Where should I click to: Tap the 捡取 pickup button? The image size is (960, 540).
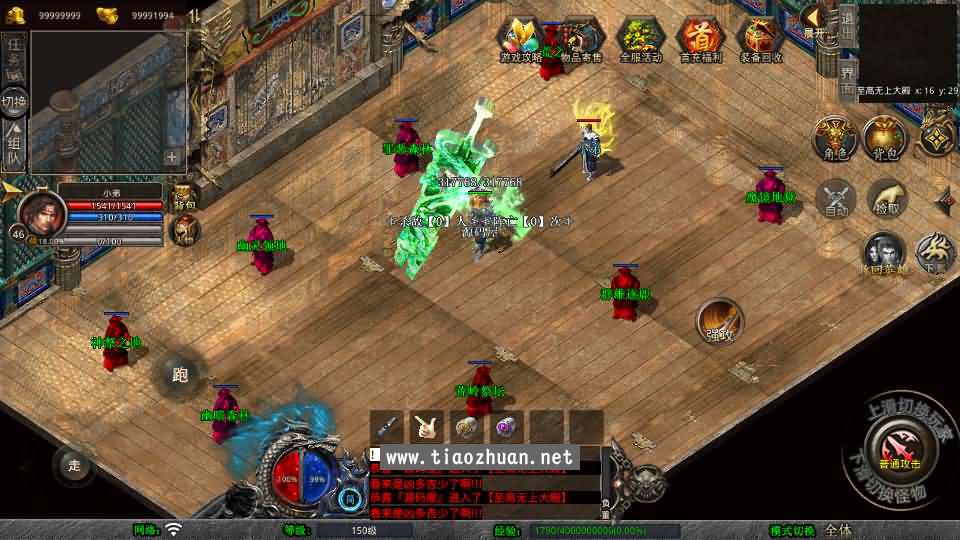click(887, 198)
